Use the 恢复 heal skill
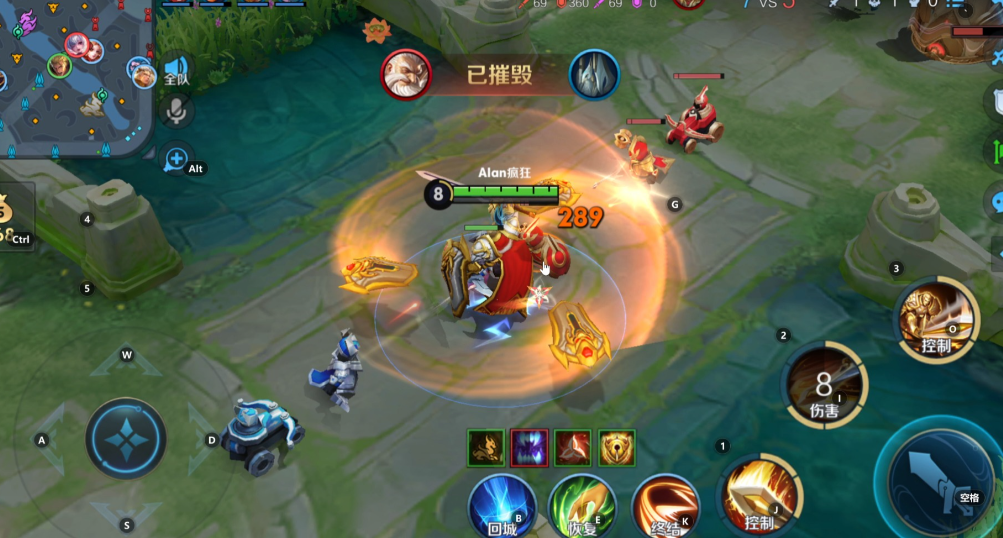 582,504
